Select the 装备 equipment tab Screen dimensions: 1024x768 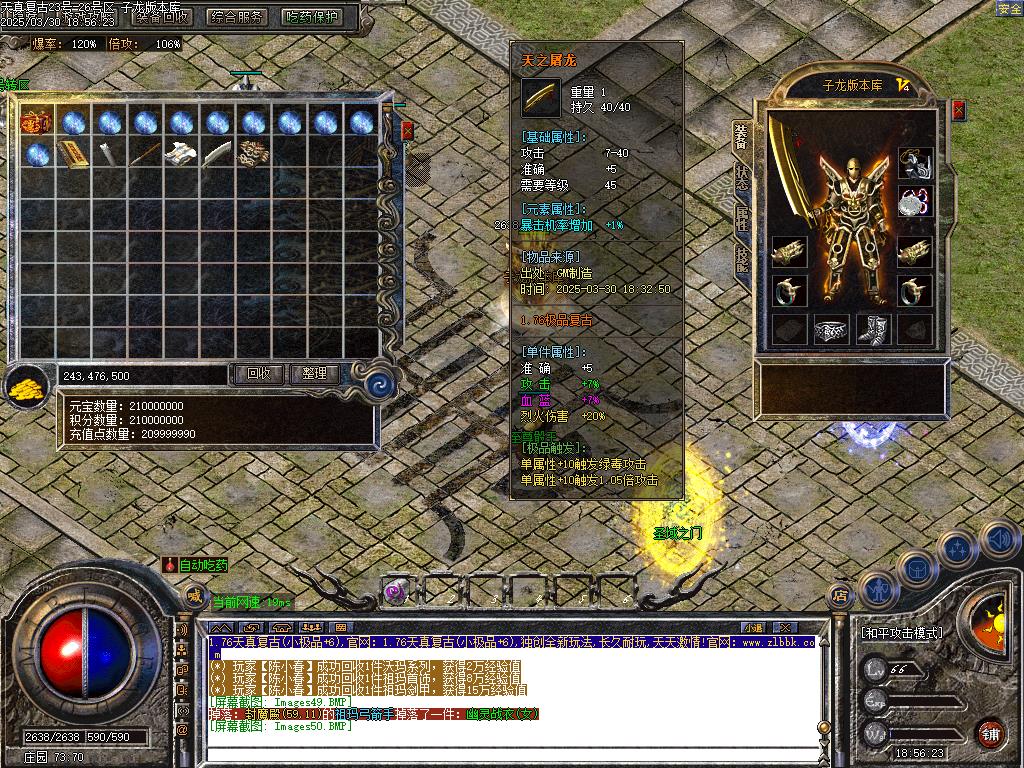click(x=741, y=136)
